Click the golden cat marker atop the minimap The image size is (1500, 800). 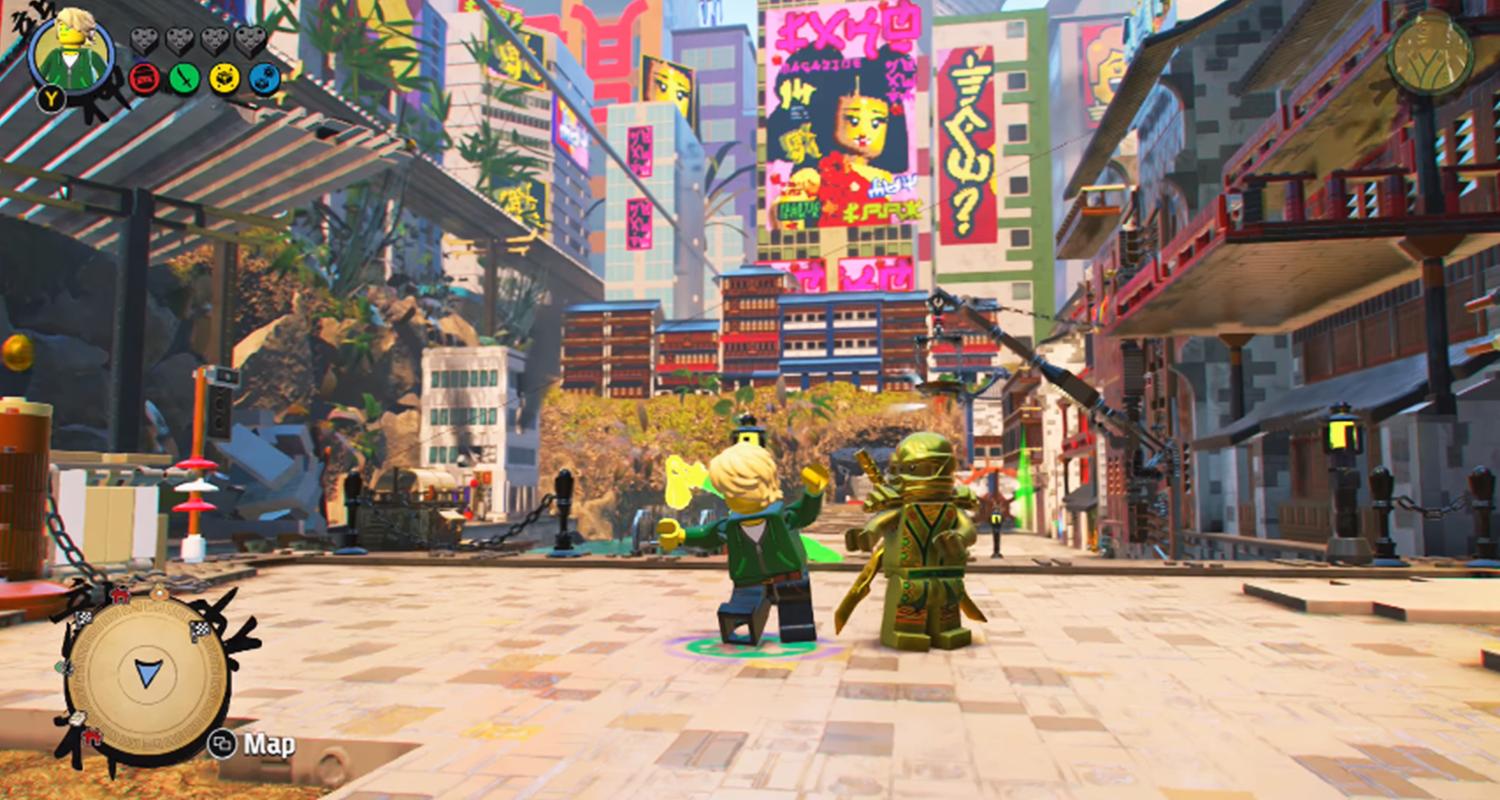tap(158, 592)
